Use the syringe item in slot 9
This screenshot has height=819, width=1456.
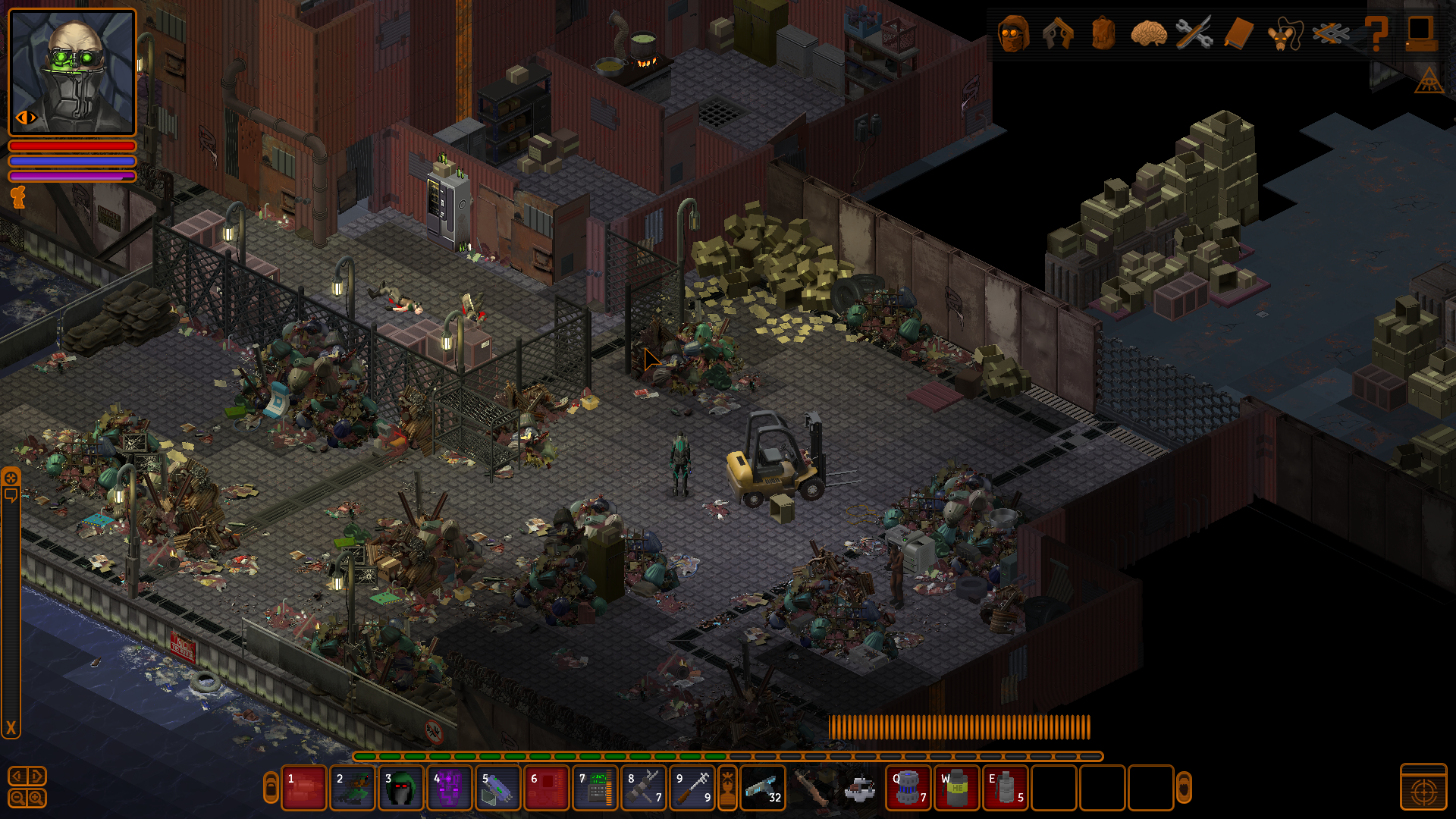click(692, 788)
